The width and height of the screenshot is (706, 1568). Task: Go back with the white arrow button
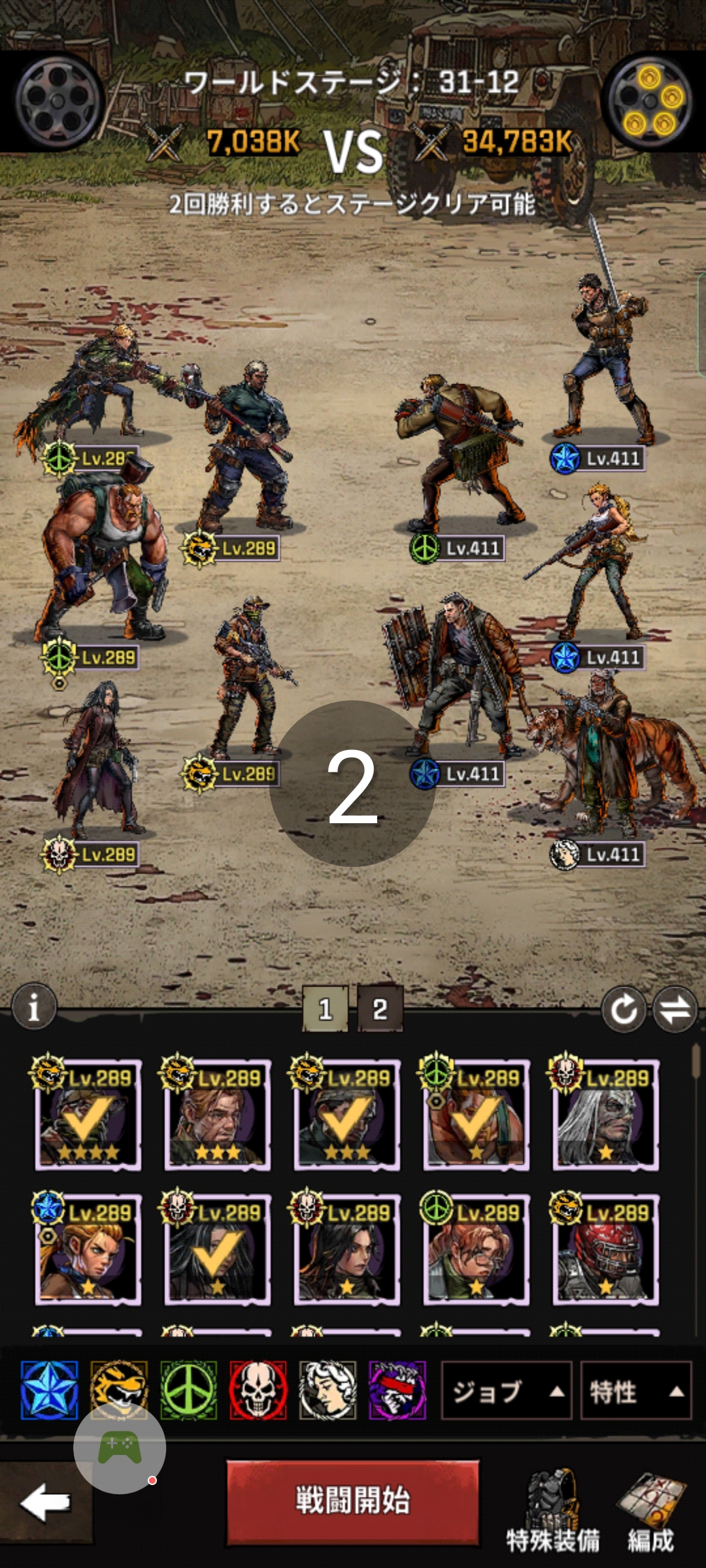pyautogui.click(x=44, y=1501)
